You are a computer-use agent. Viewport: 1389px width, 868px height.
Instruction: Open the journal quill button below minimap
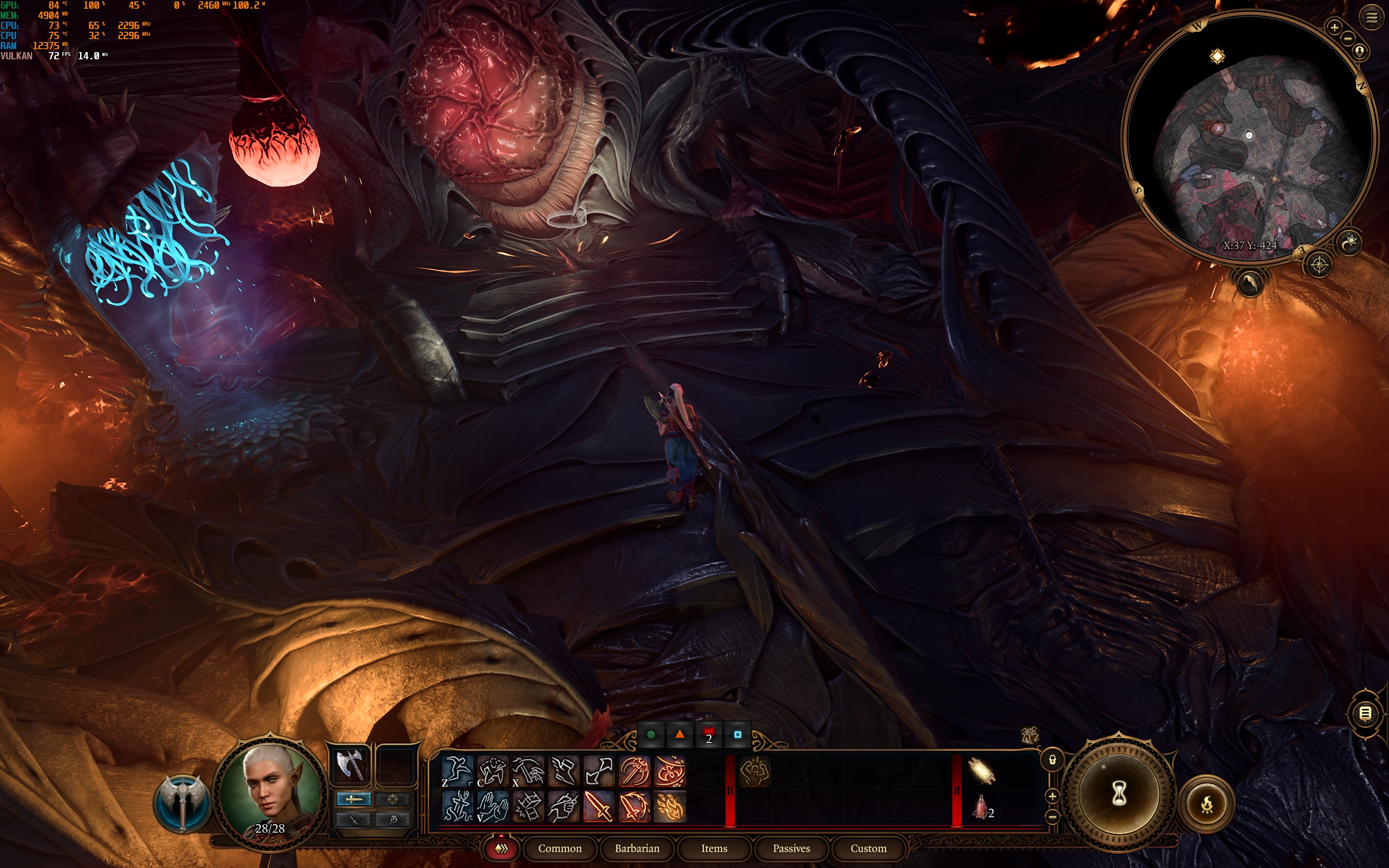(1250, 283)
